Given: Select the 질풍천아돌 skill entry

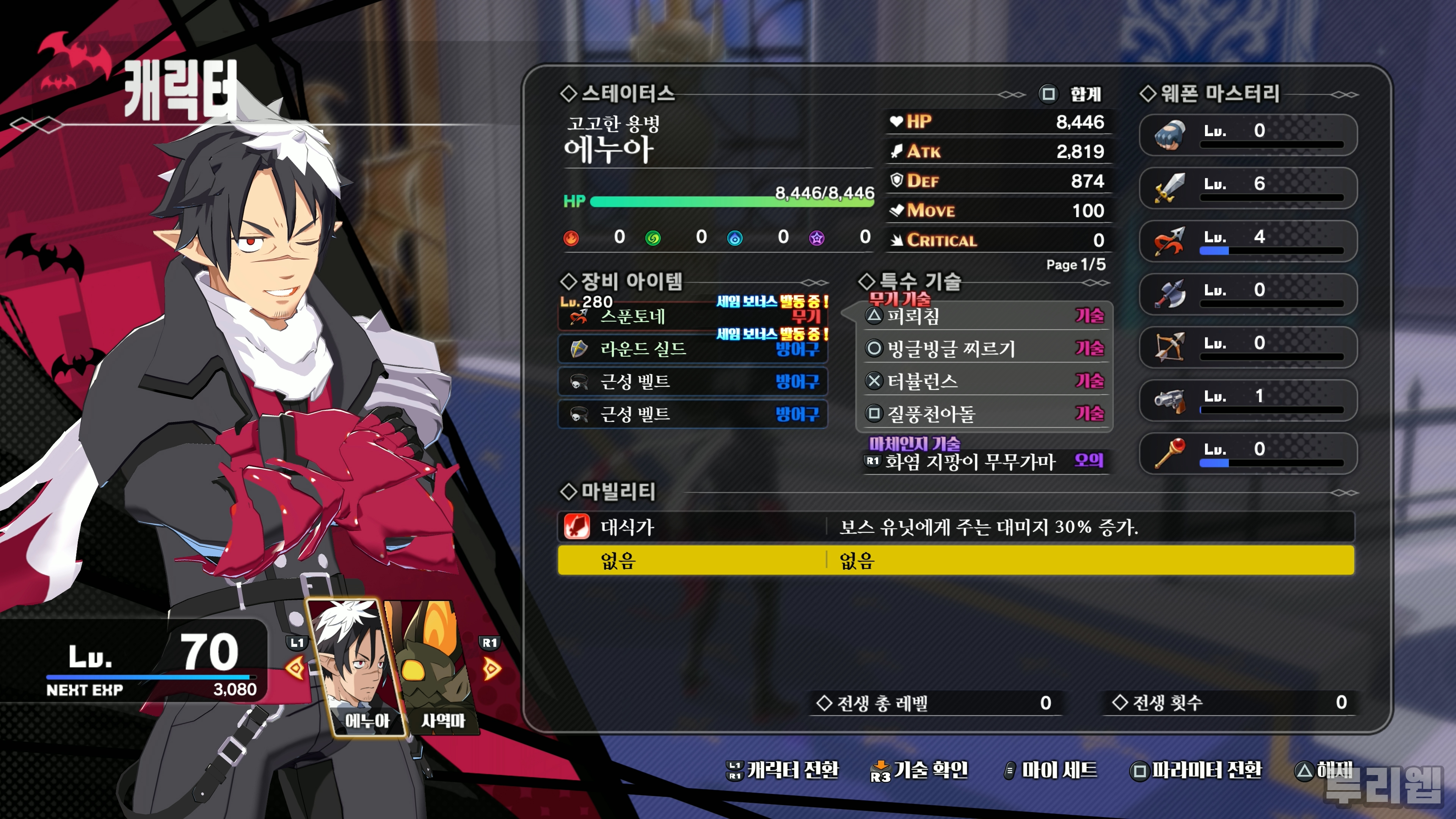Looking at the screenshot, I should coord(984,414).
